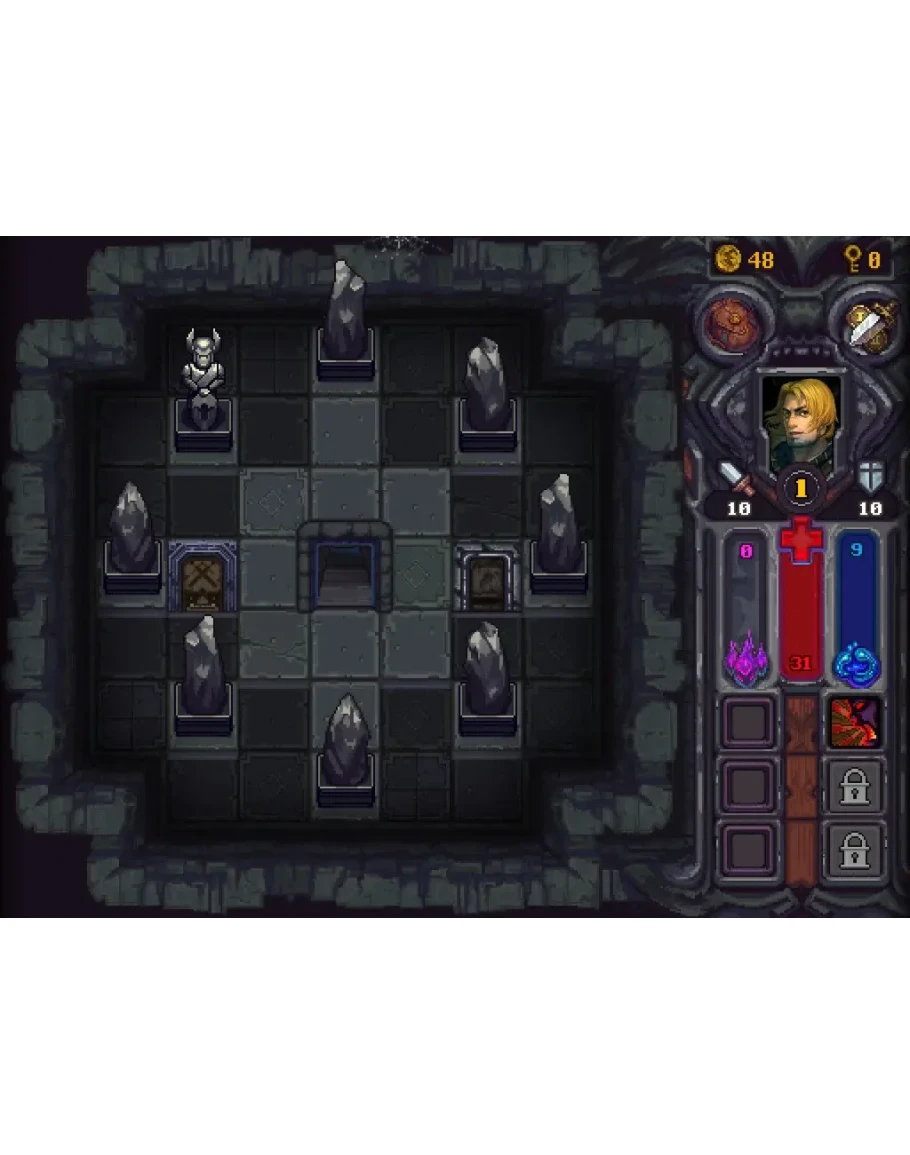
Task: Select the crossed pickaxes board tile
Action: click(x=203, y=577)
